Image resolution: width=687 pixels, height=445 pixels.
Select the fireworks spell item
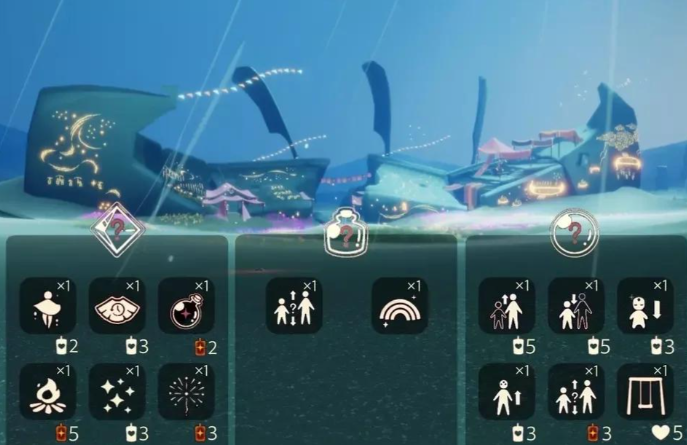(x=186, y=391)
